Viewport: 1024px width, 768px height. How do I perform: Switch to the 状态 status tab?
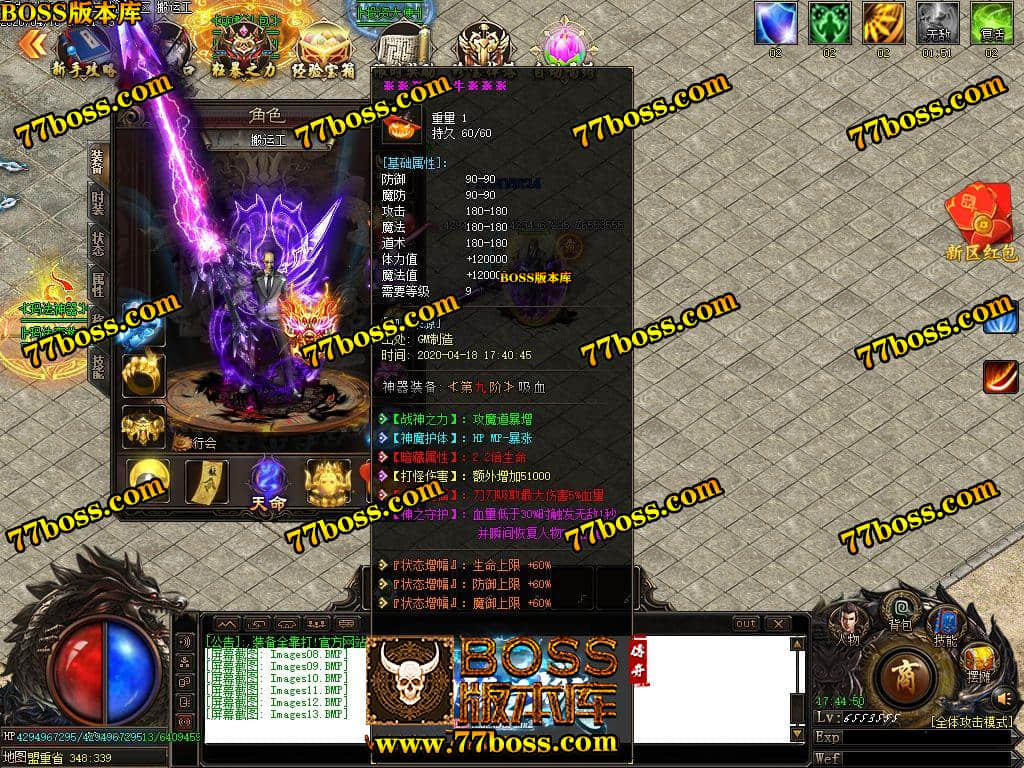click(x=97, y=243)
